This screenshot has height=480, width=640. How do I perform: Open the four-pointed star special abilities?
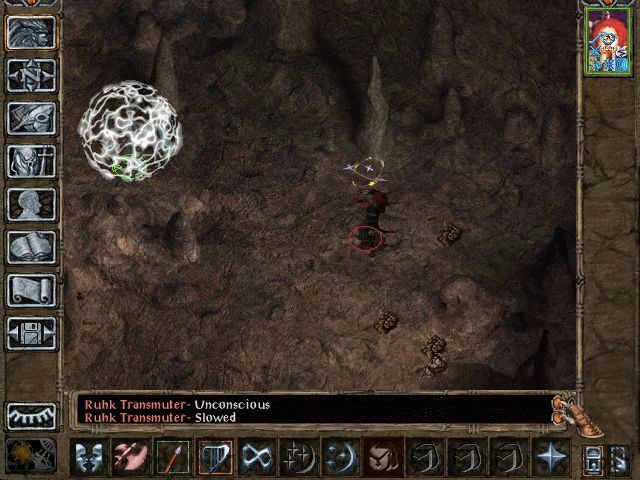coord(551,457)
